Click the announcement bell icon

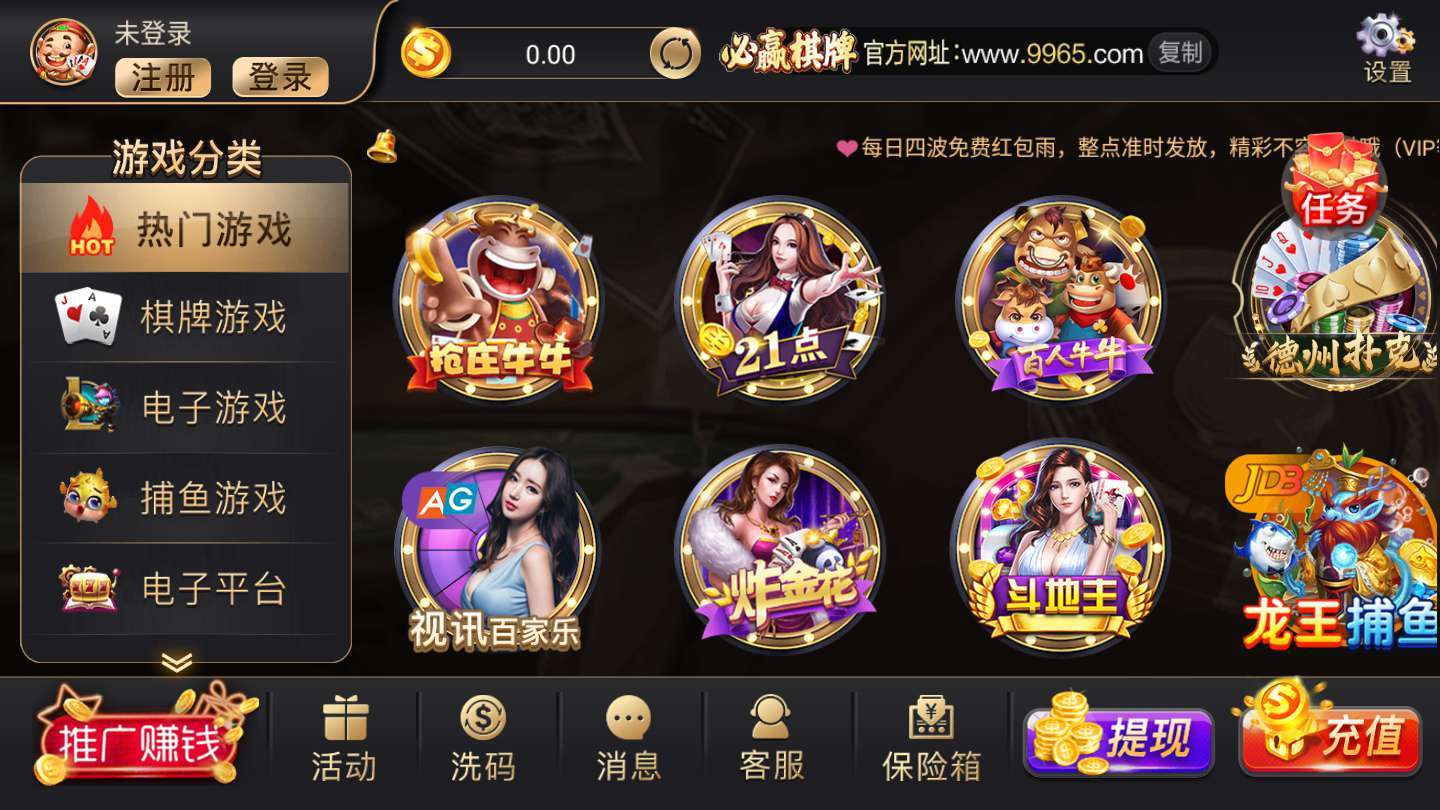(381, 148)
